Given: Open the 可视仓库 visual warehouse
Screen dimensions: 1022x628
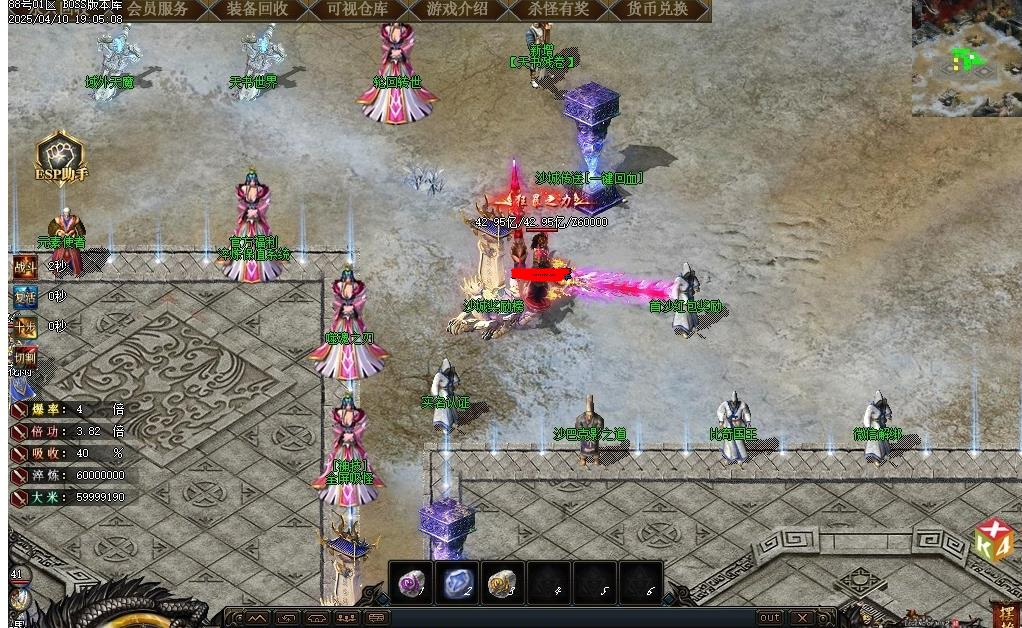Looking at the screenshot, I should click(357, 9).
